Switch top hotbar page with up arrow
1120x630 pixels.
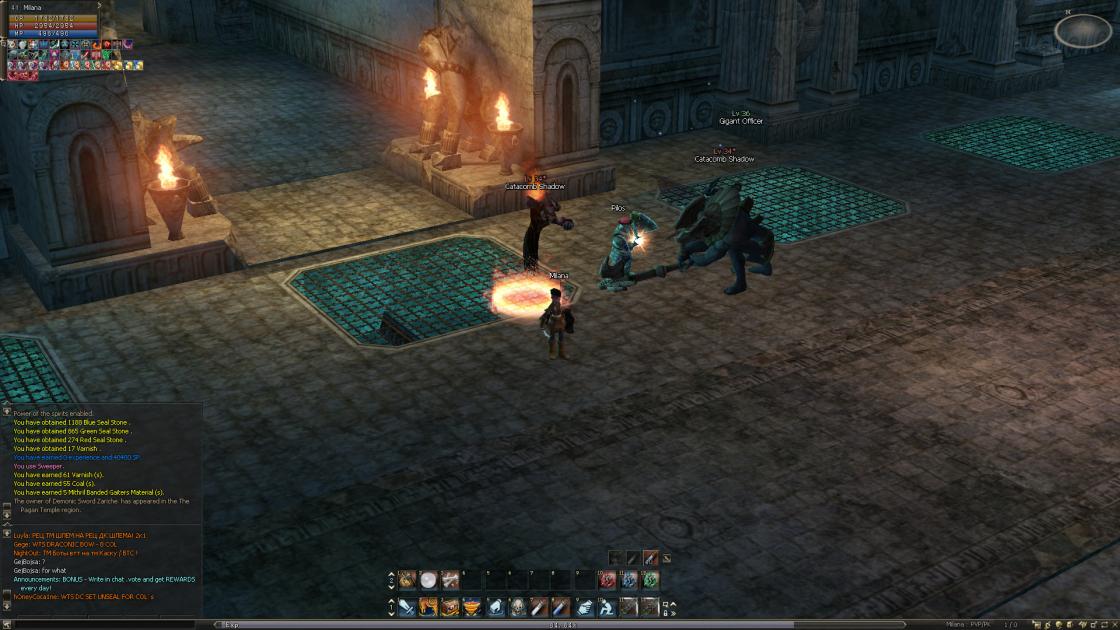point(391,573)
